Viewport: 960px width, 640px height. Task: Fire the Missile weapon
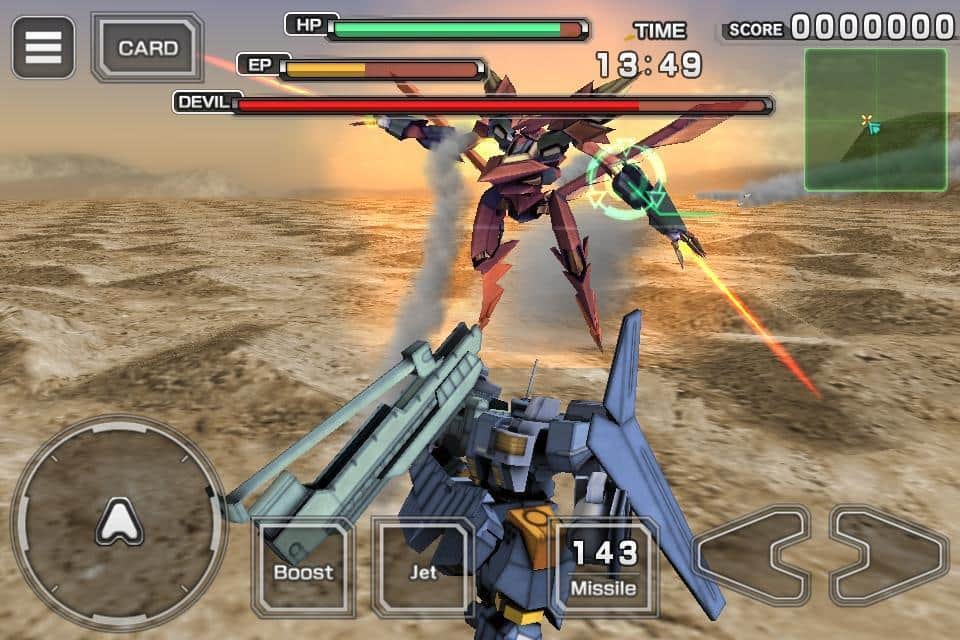tap(604, 567)
